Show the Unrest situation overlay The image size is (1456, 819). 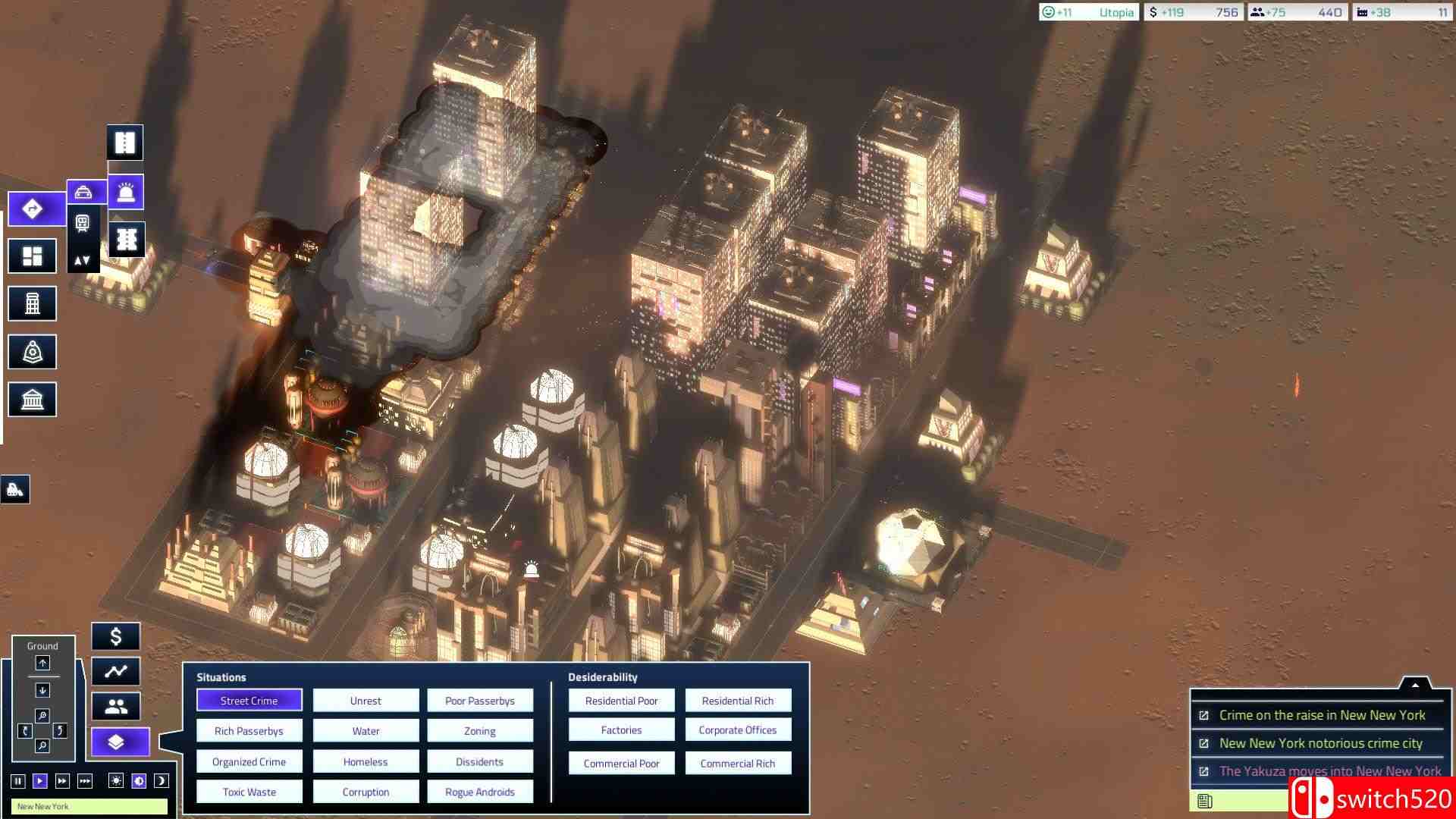tap(365, 700)
